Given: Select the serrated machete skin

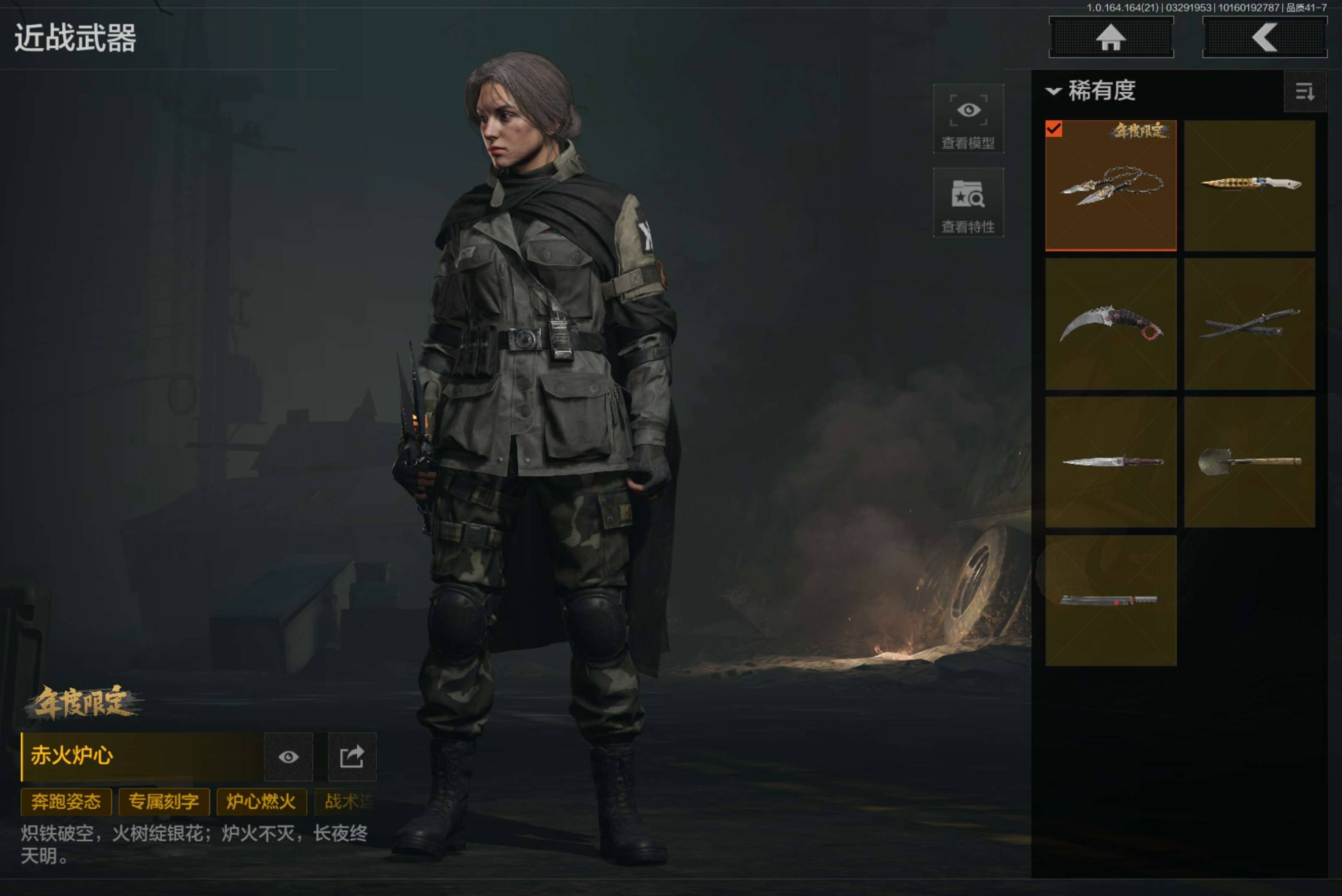Looking at the screenshot, I should 1111,600.
